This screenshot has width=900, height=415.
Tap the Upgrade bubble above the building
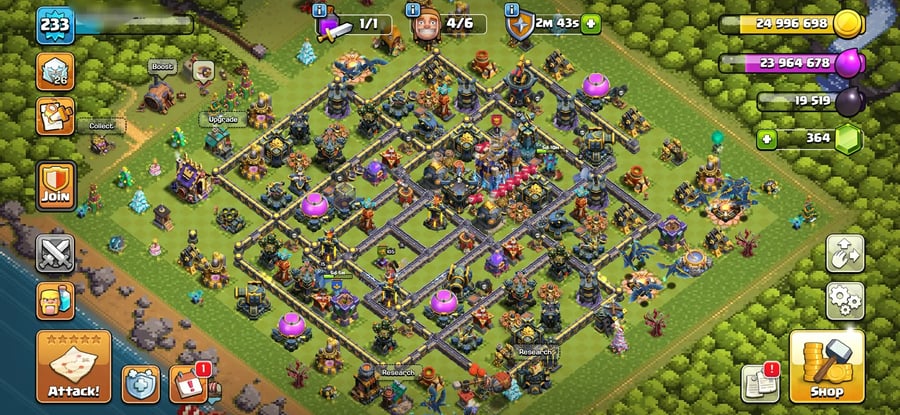[222, 119]
